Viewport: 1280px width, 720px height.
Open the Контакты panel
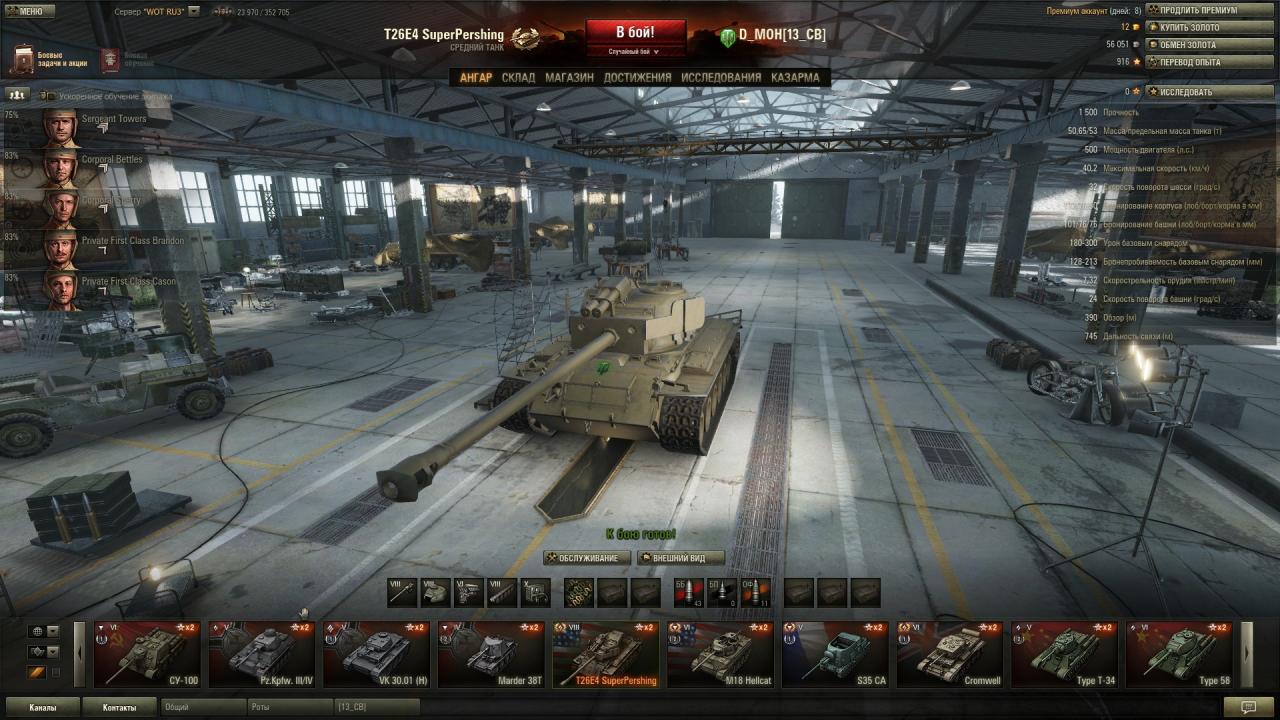pos(119,707)
